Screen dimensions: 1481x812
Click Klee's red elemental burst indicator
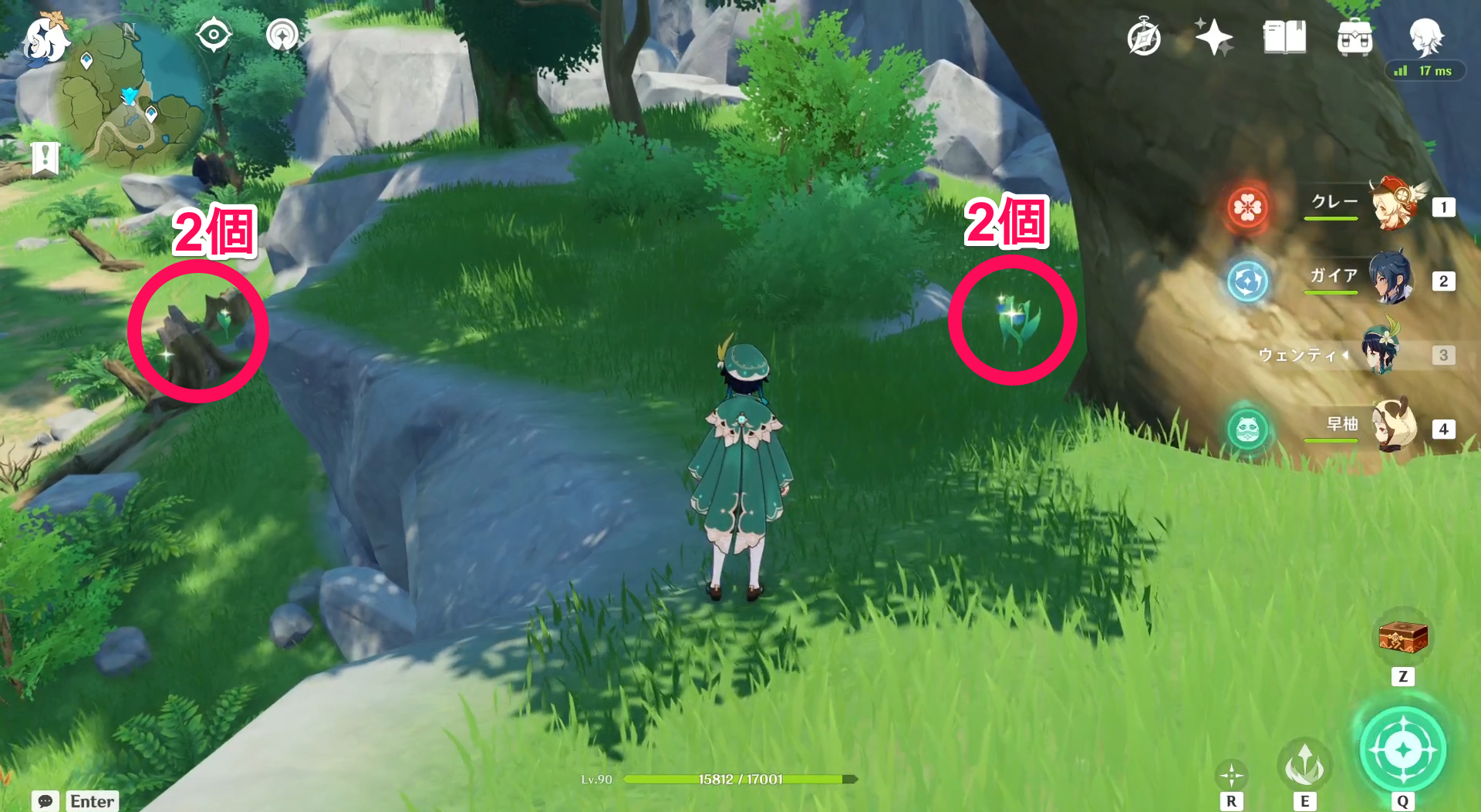tap(1250, 207)
